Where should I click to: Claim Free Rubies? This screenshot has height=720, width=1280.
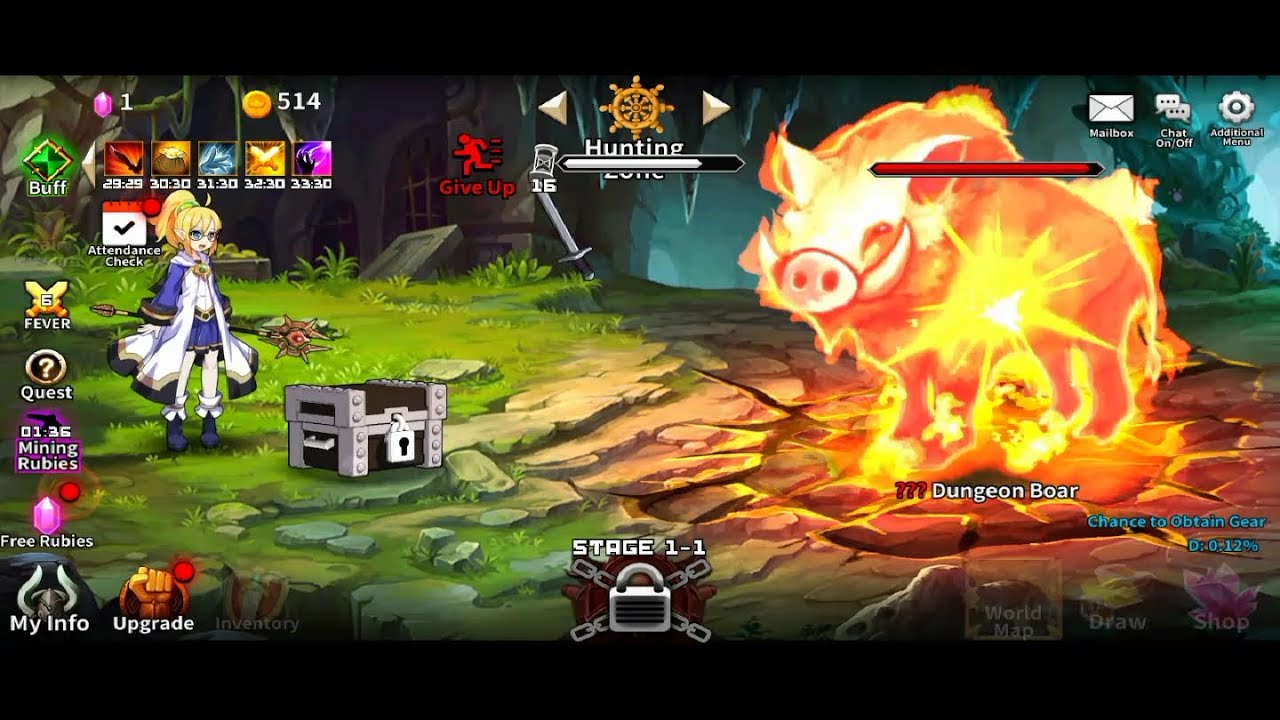tap(47, 519)
